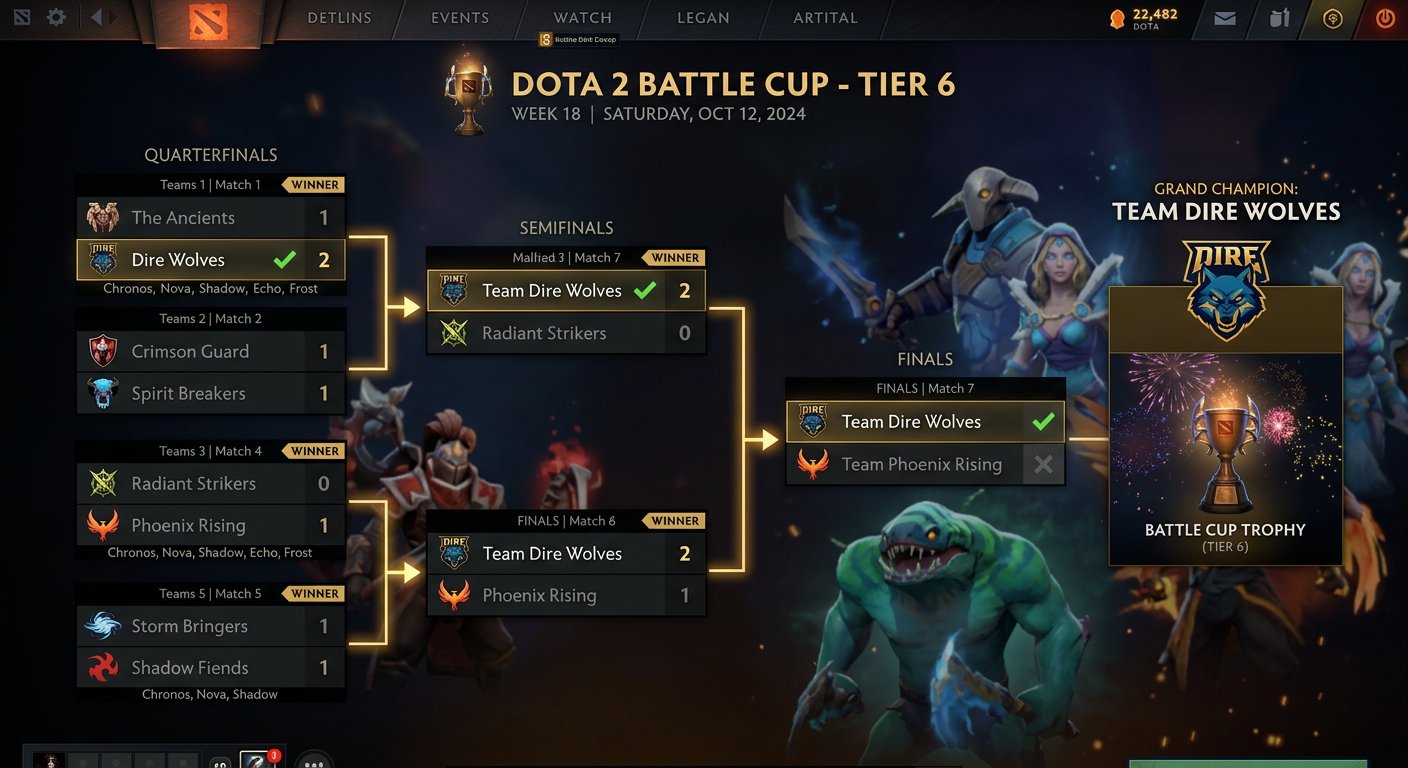The image size is (1408, 768).
Task: Click the power/logout icon
Action: (1385, 17)
